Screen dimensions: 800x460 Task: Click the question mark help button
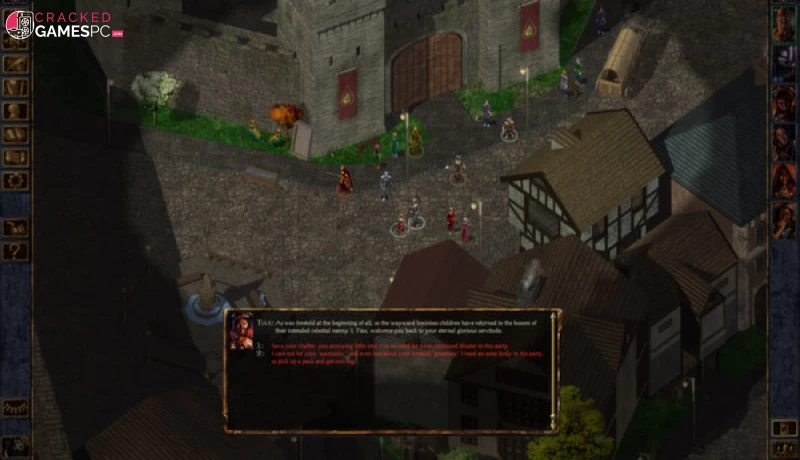click(x=15, y=252)
